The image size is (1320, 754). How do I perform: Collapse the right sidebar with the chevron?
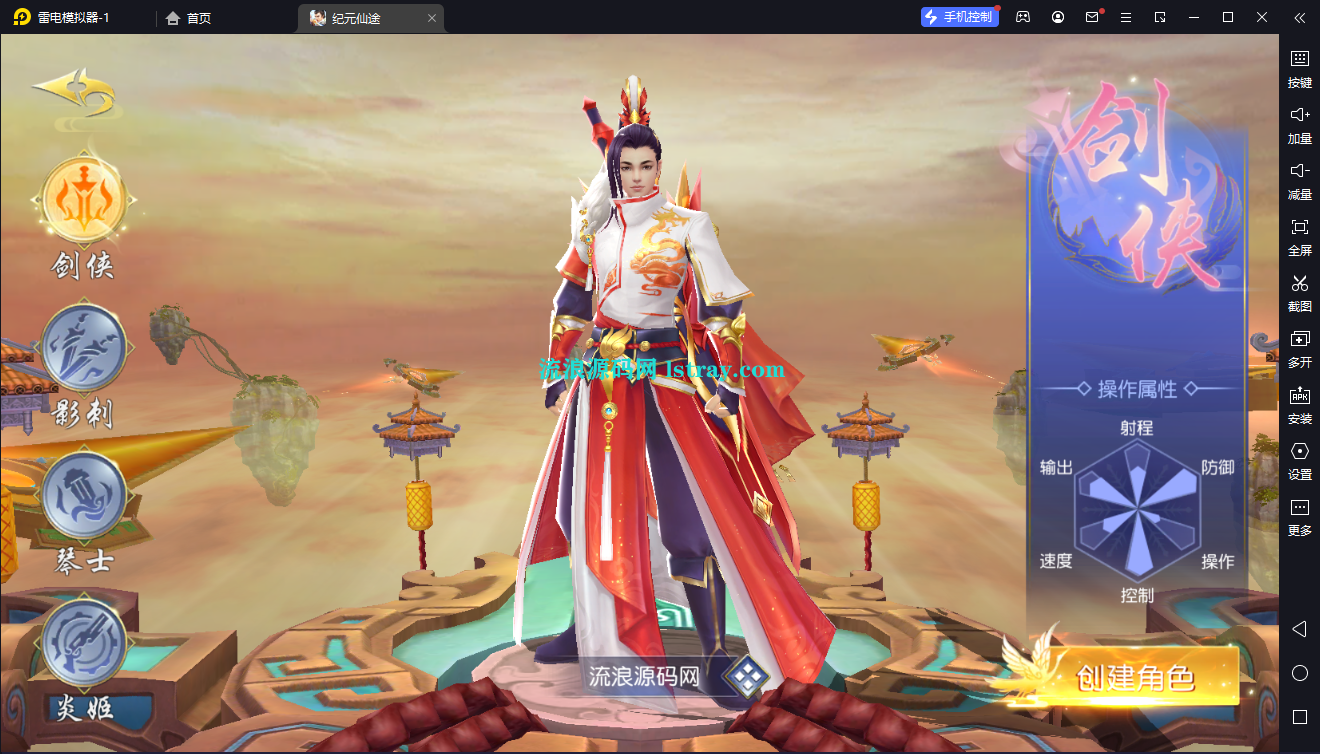coord(1300,17)
